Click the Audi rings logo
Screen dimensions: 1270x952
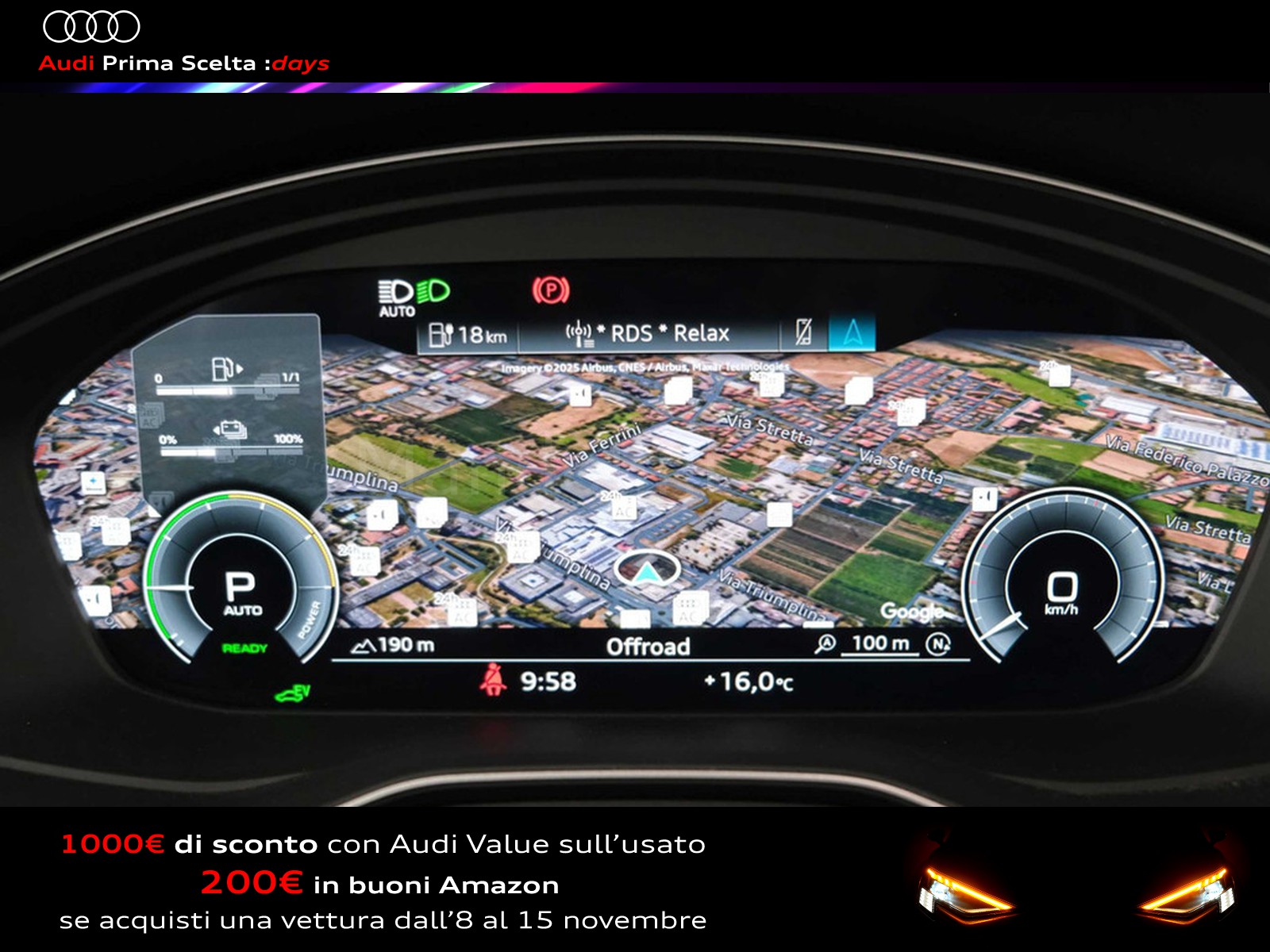pyautogui.click(x=91, y=27)
